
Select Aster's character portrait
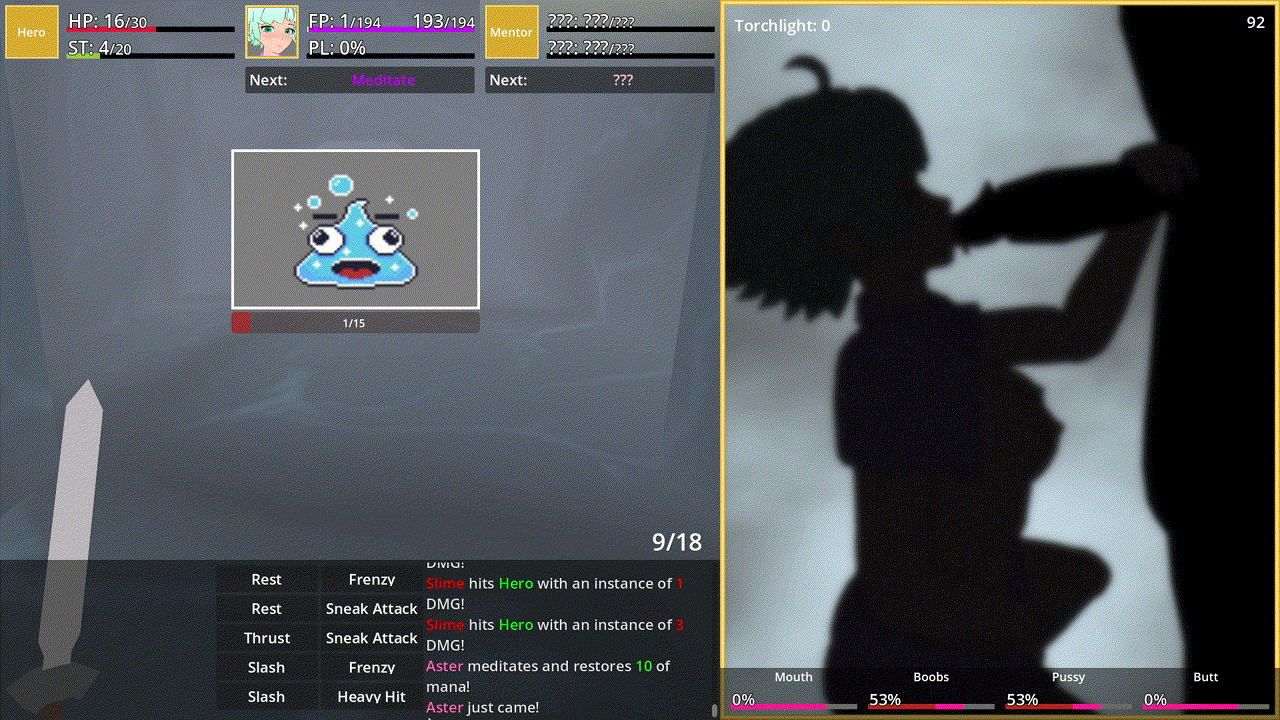pyautogui.click(x=270, y=31)
